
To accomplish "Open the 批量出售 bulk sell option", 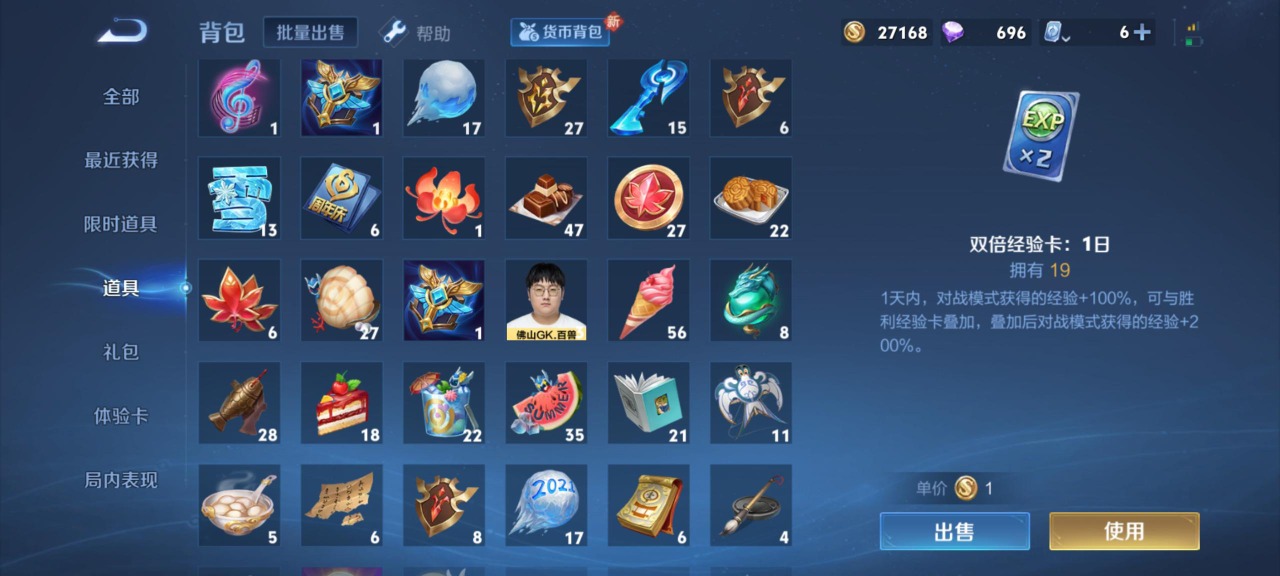I will coord(310,32).
